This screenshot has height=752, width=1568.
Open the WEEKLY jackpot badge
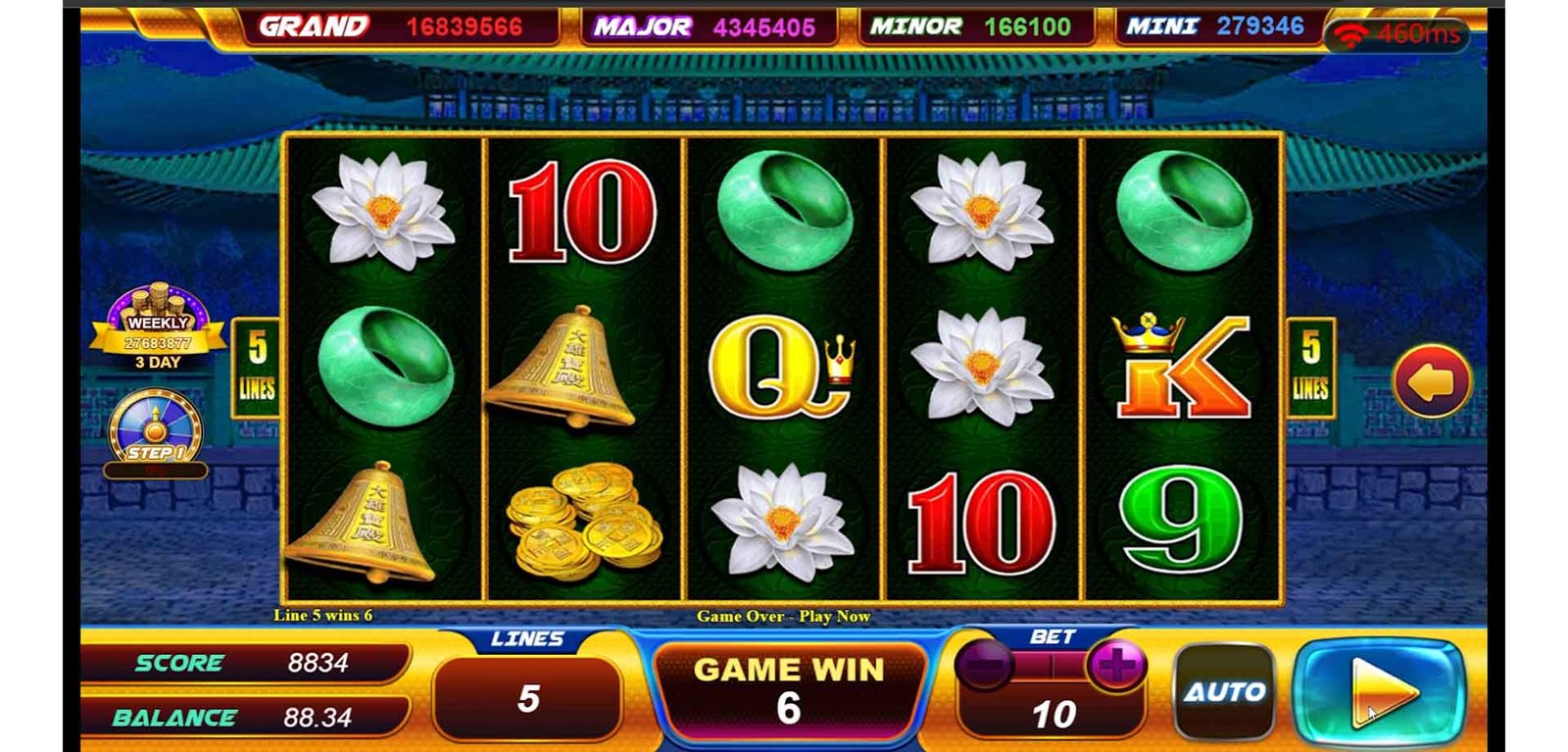[x=158, y=330]
